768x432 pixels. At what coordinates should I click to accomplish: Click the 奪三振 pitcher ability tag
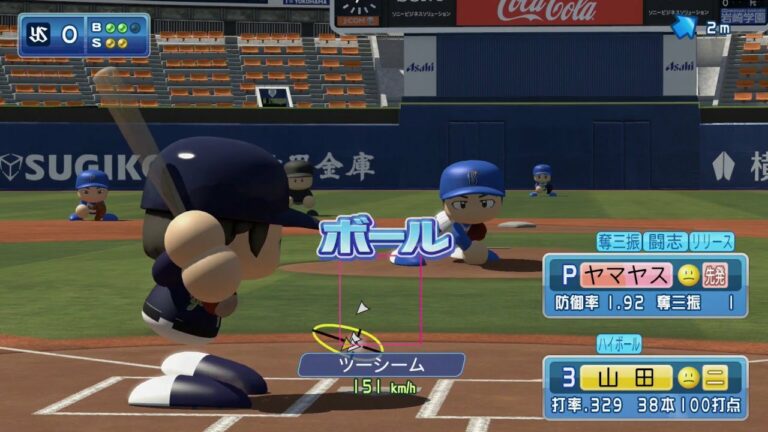(618, 242)
